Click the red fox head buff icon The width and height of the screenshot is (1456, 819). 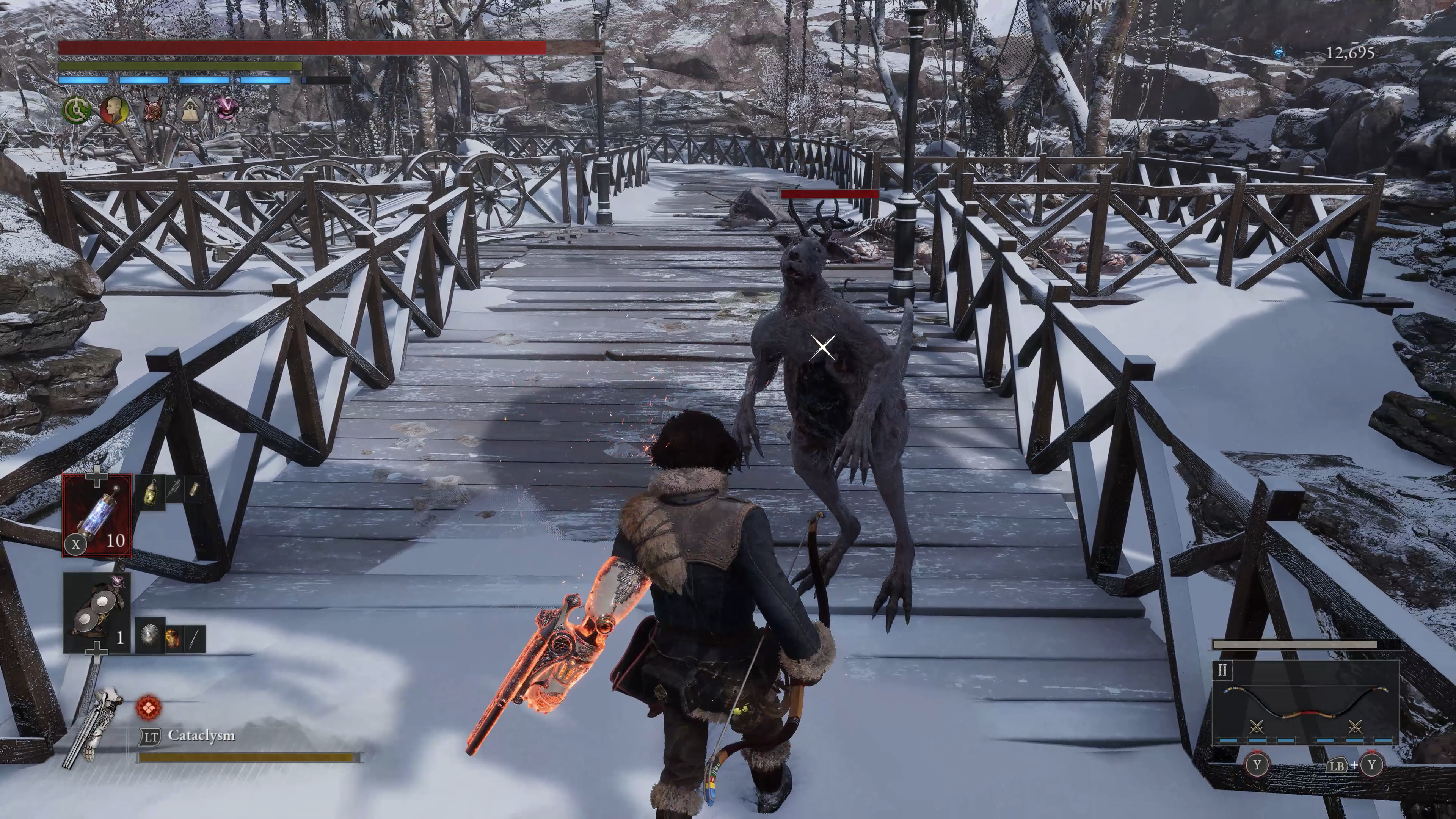click(152, 110)
